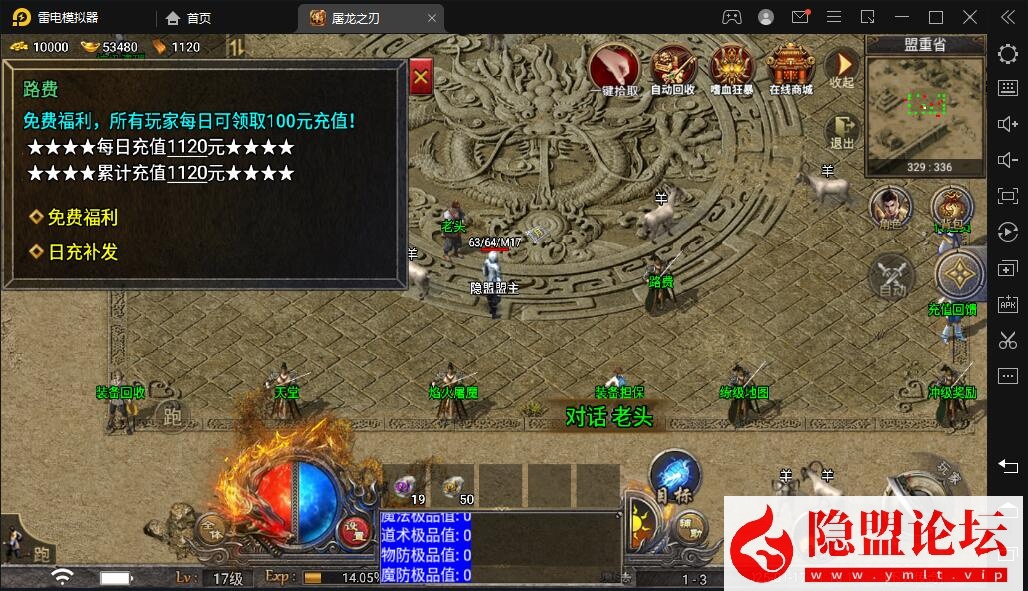The width and height of the screenshot is (1028, 591).
Task: Open 自动回收 auto recycle
Action: point(673,67)
